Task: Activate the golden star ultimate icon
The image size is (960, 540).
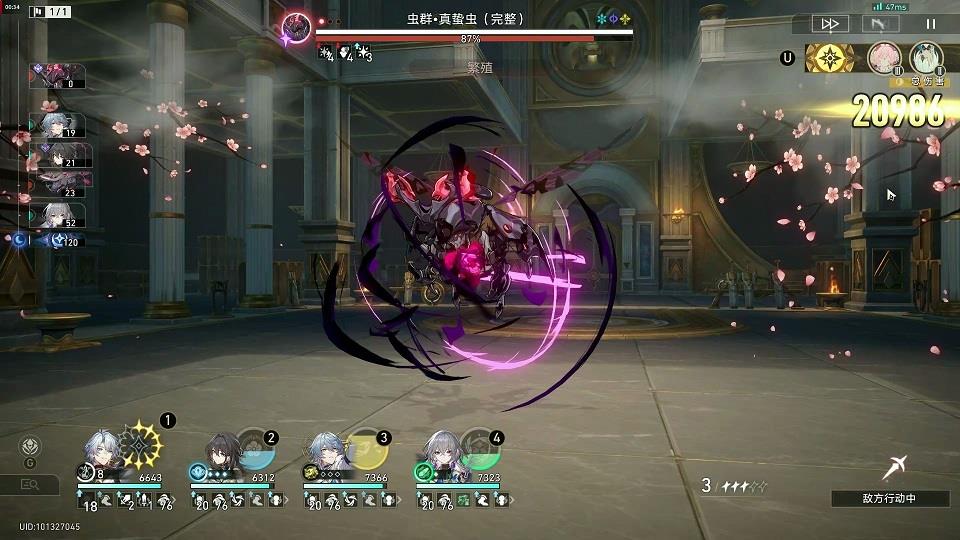Action: click(x=829, y=58)
